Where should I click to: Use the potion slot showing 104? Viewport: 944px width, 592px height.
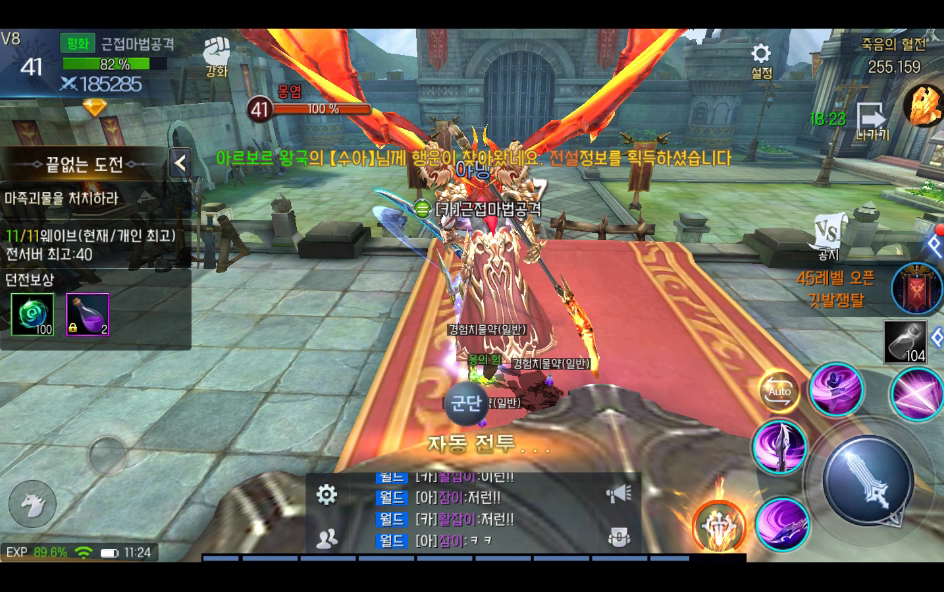[905, 342]
